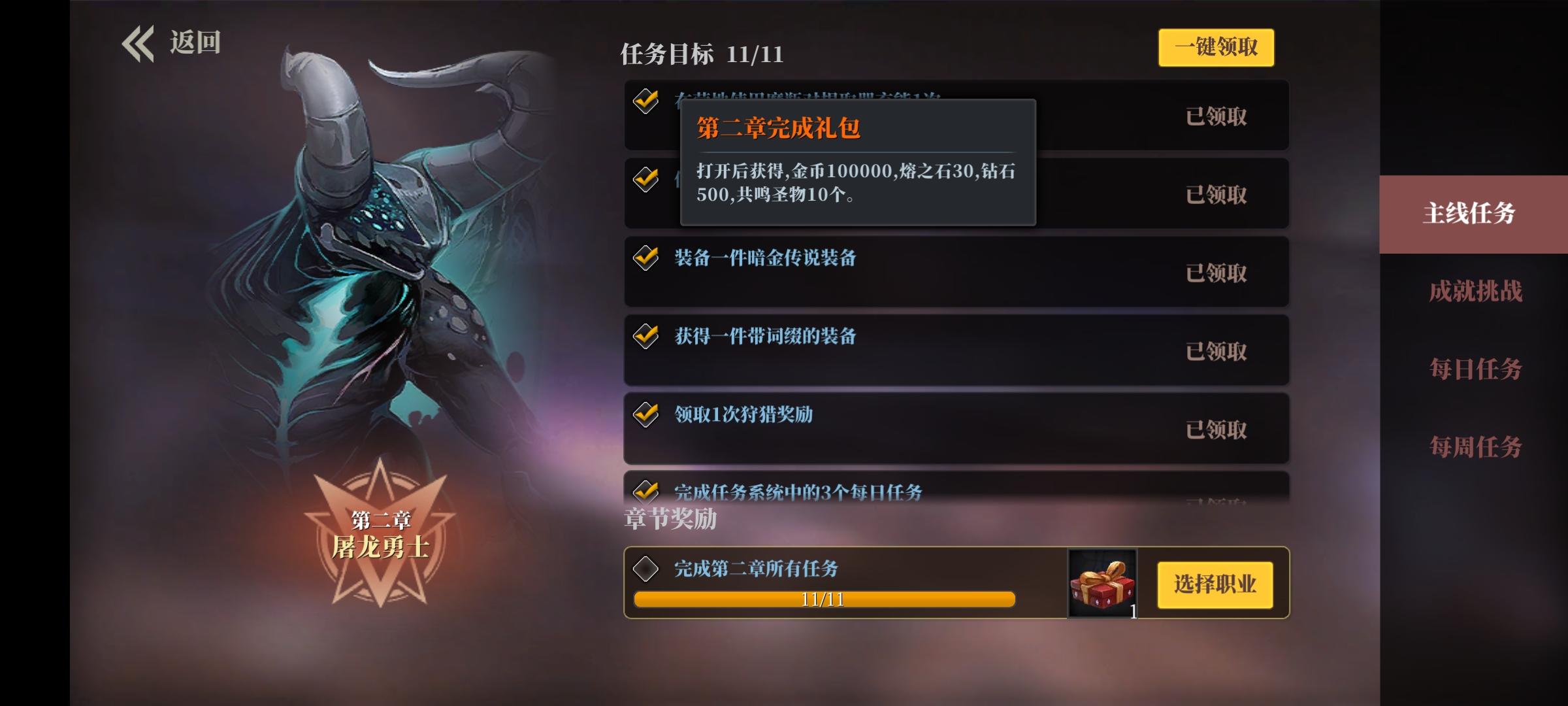1568x706 pixels.
Task: Click the checkmark on 完成任务系统中的3个每日任务
Action: (645, 492)
